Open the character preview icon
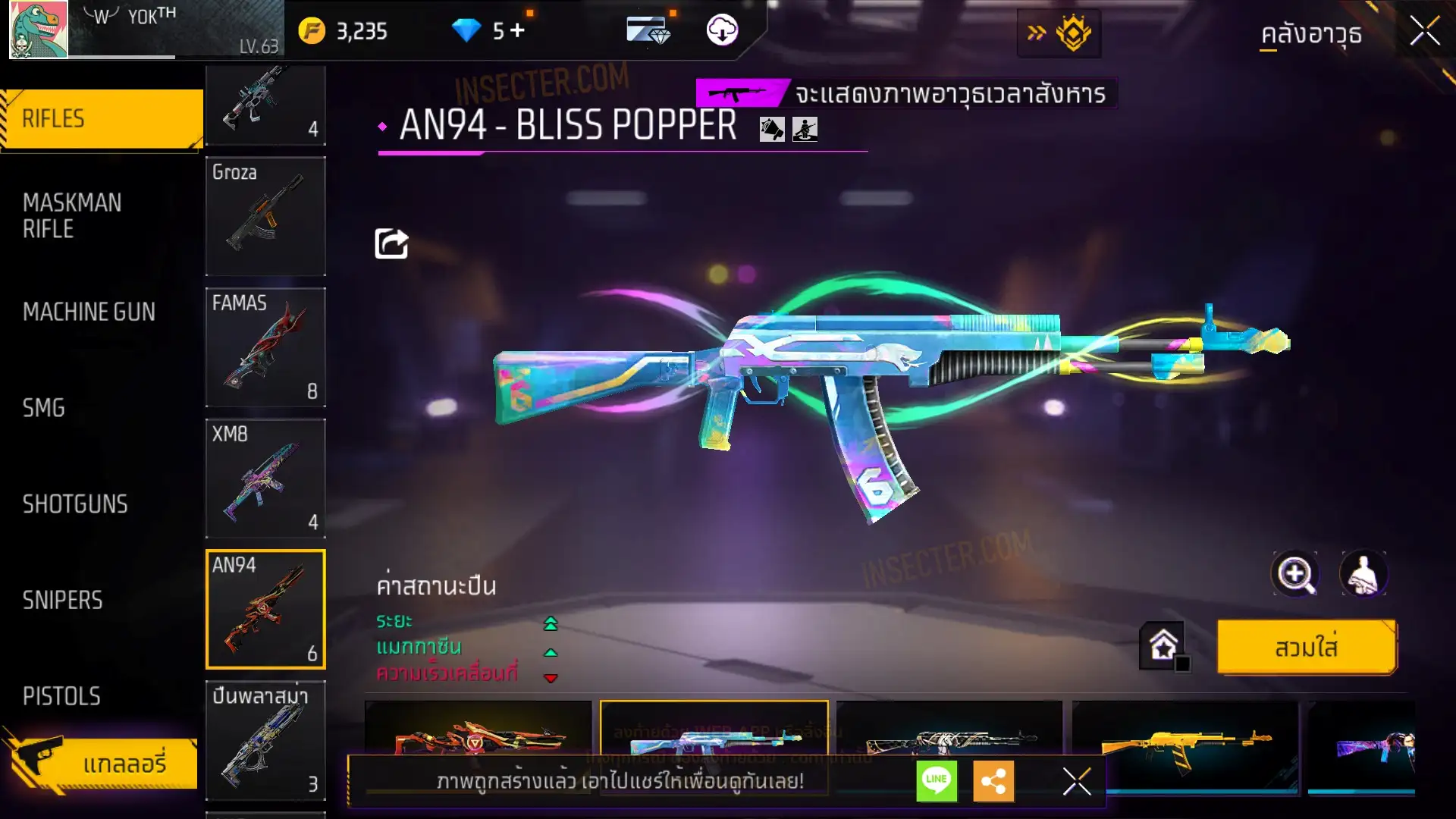 (x=1363, y=574)
